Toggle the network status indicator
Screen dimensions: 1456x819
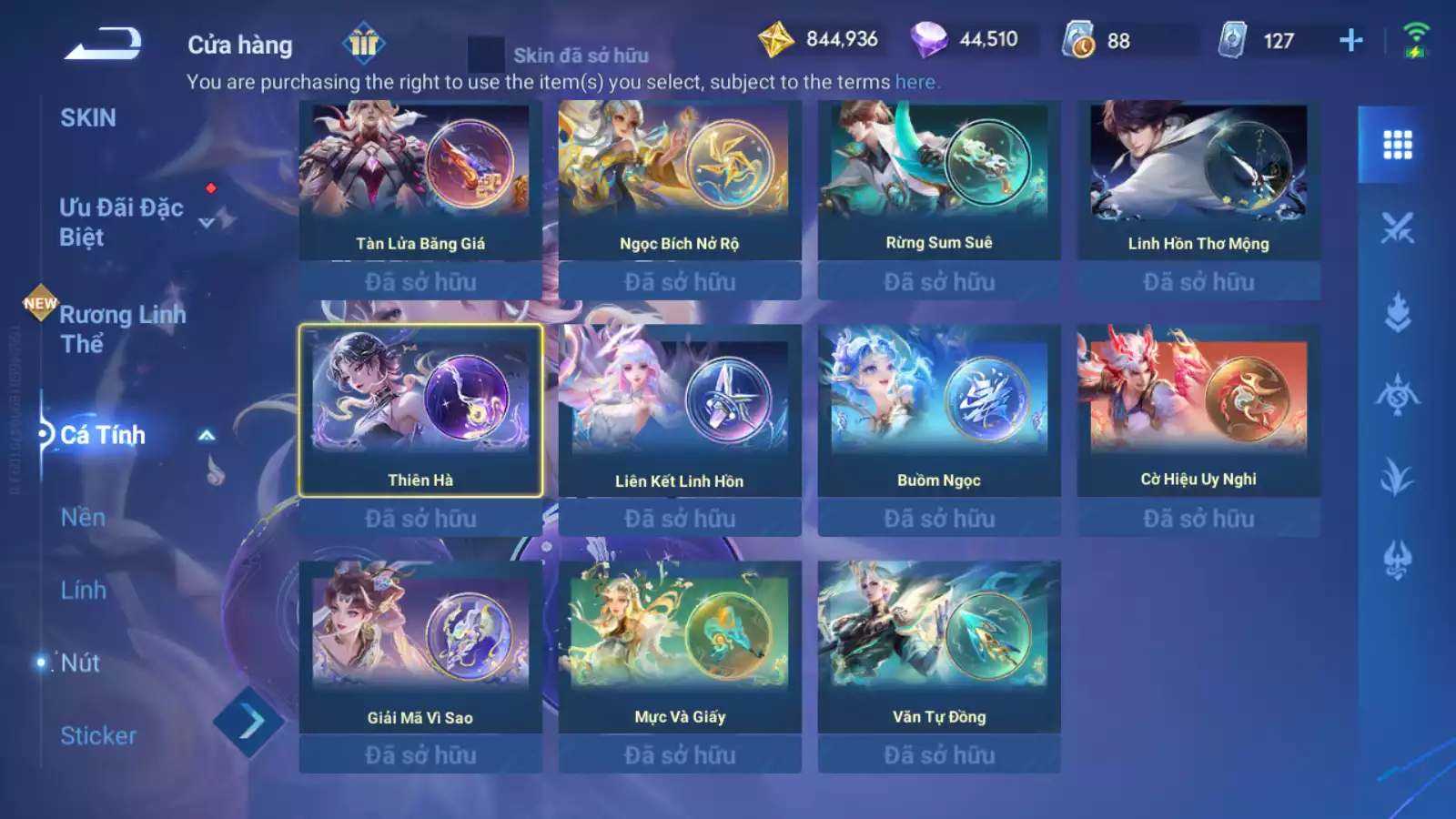pyautogui.click(x=1414, y=40)
